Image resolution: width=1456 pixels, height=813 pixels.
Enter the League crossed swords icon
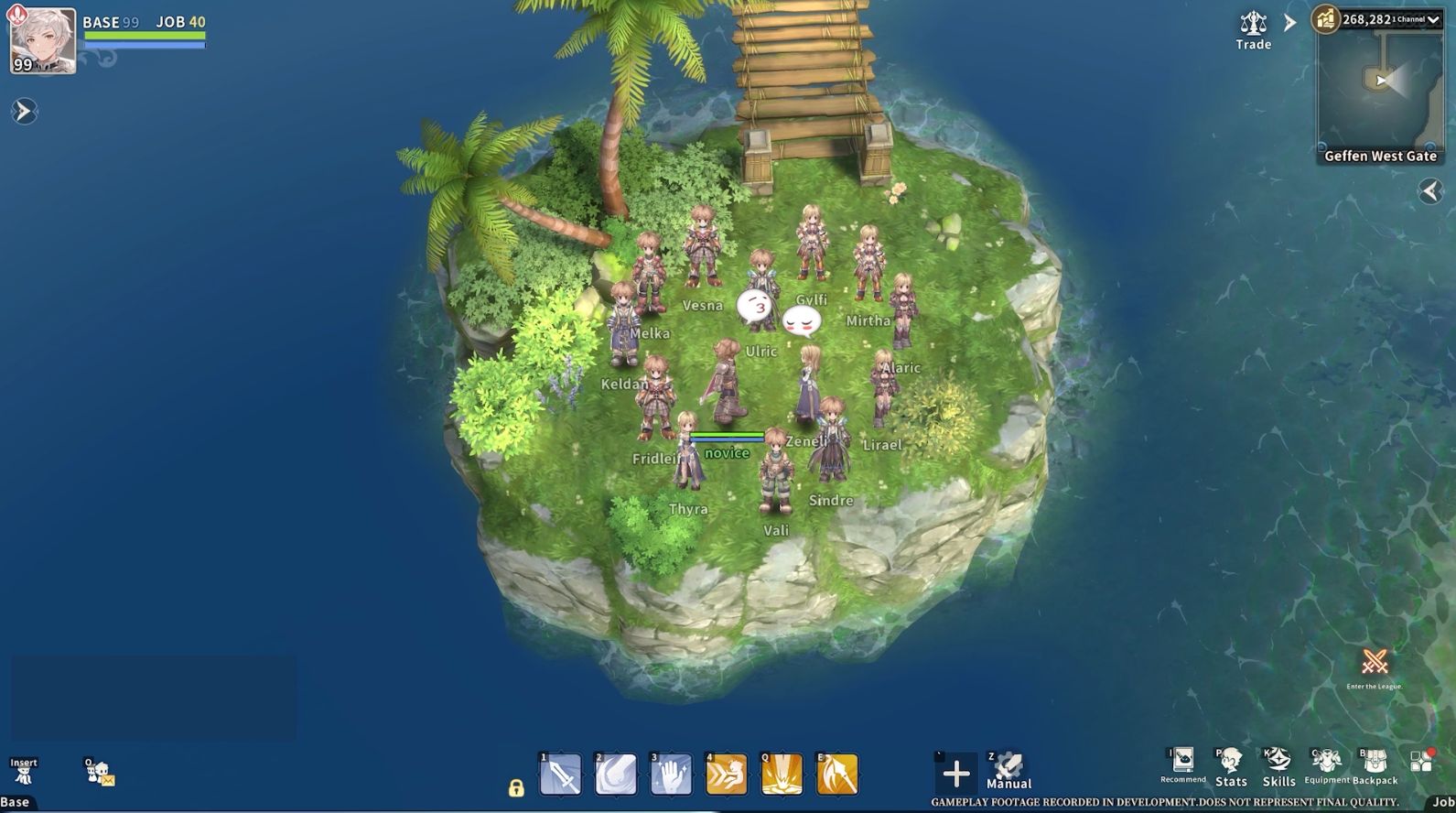click(1375, 662)
